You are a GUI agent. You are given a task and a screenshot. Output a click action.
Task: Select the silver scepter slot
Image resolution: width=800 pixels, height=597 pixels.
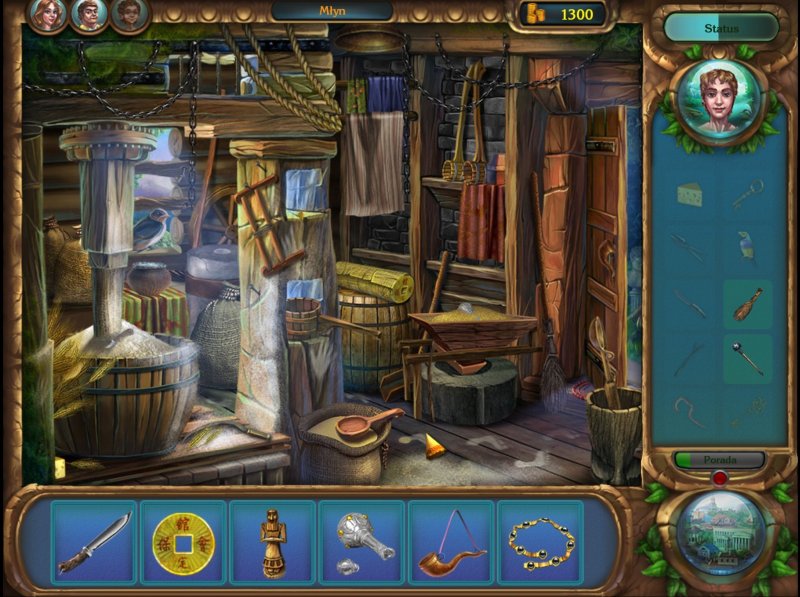362,543
